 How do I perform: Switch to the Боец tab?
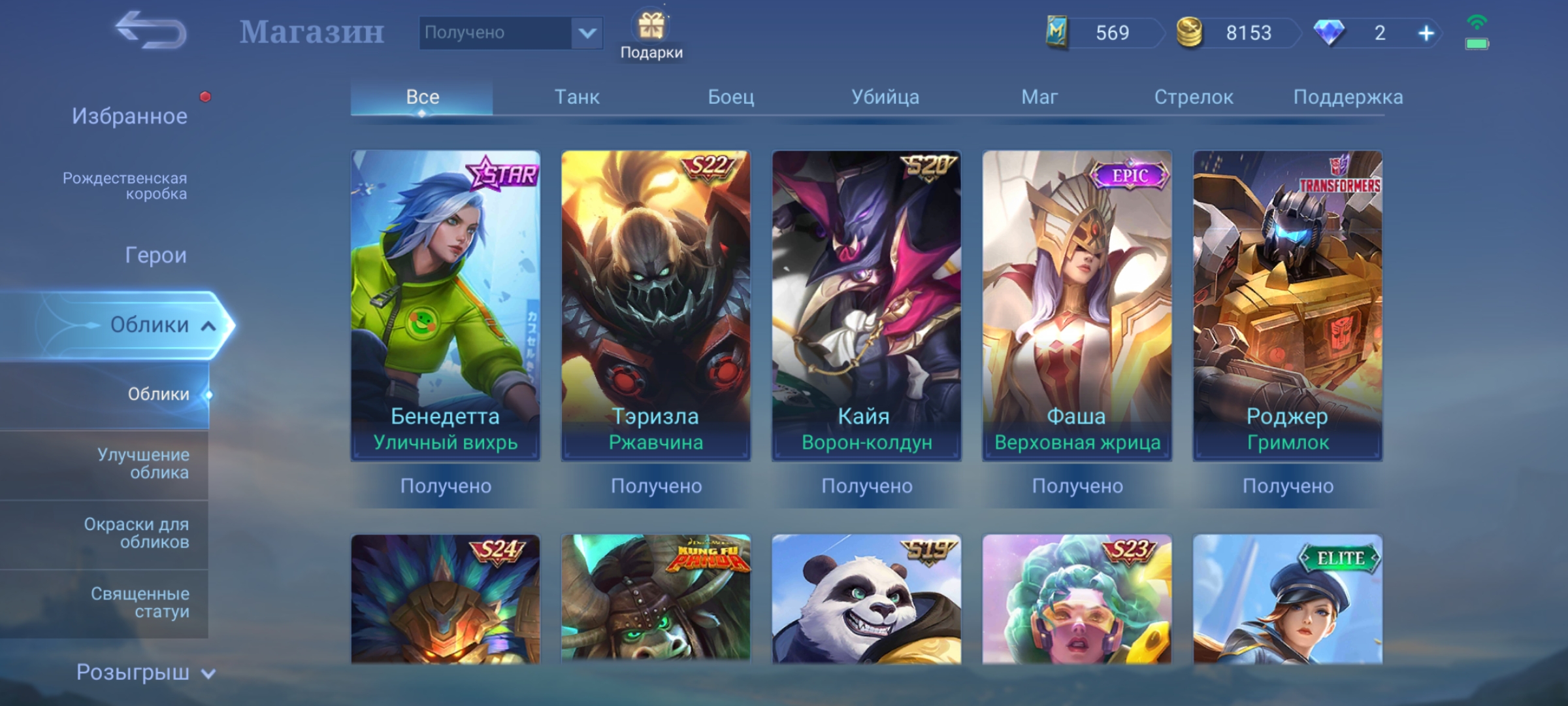click(x=730, y=97)
